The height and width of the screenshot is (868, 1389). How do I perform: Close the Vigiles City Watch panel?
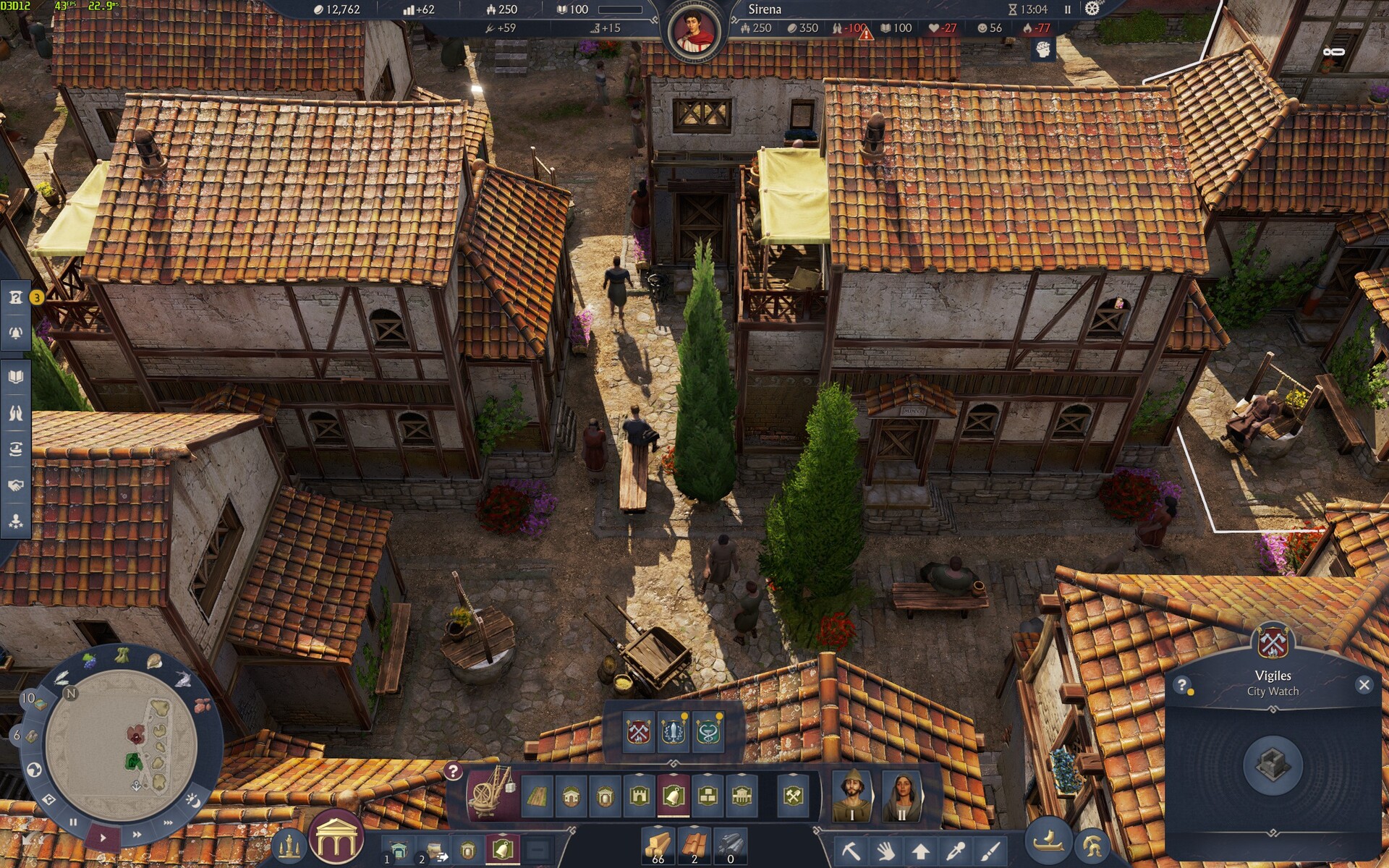coord(1364,684)
